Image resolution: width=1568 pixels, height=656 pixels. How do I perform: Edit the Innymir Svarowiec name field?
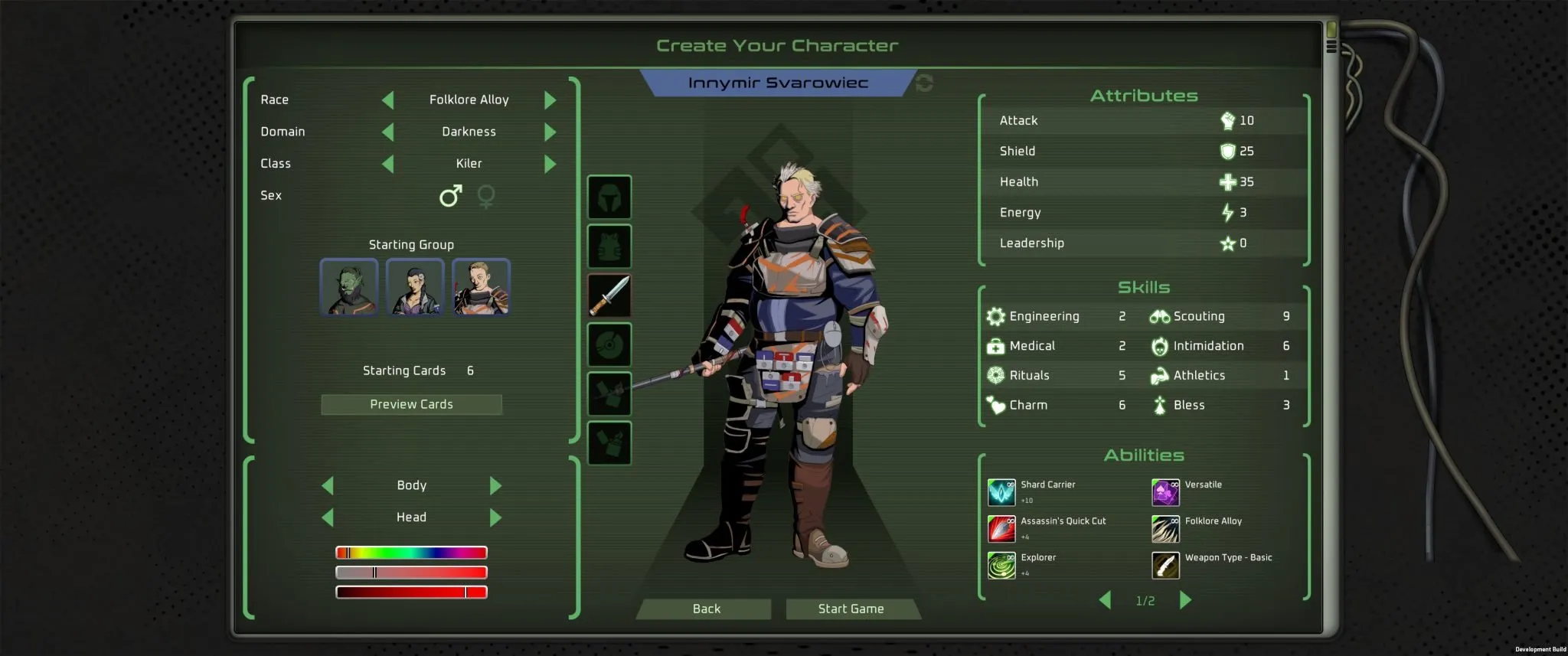pyautogui.click(x=777, y=83)
